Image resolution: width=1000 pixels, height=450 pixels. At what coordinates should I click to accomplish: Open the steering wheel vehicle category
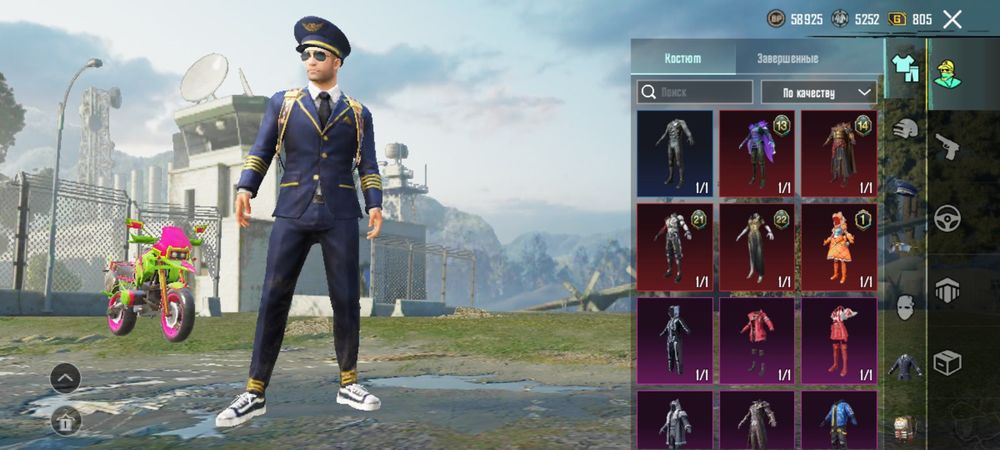(x=947, y=218)
